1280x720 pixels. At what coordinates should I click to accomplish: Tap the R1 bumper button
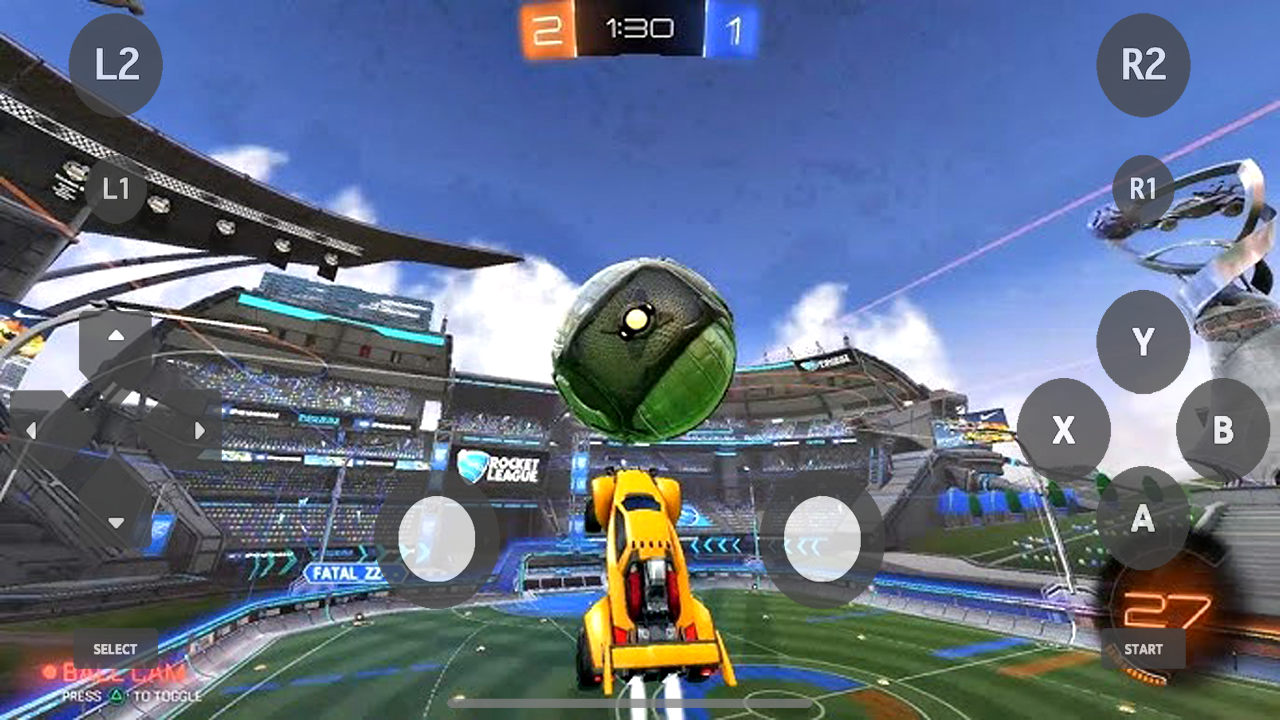(x=1143, y=187)
